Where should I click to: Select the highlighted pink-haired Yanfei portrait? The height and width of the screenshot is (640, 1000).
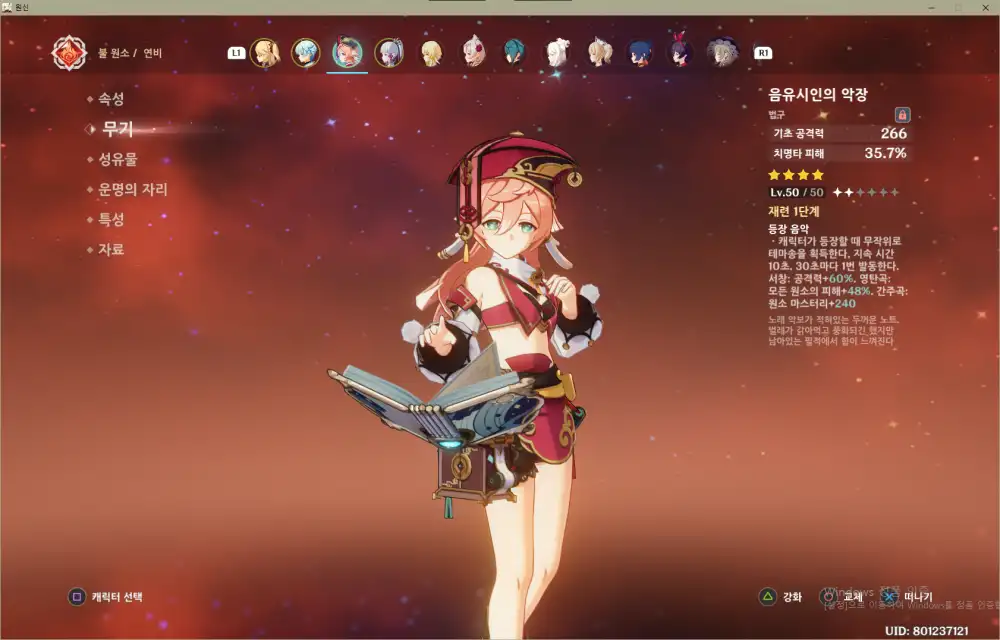coord(348,52)
